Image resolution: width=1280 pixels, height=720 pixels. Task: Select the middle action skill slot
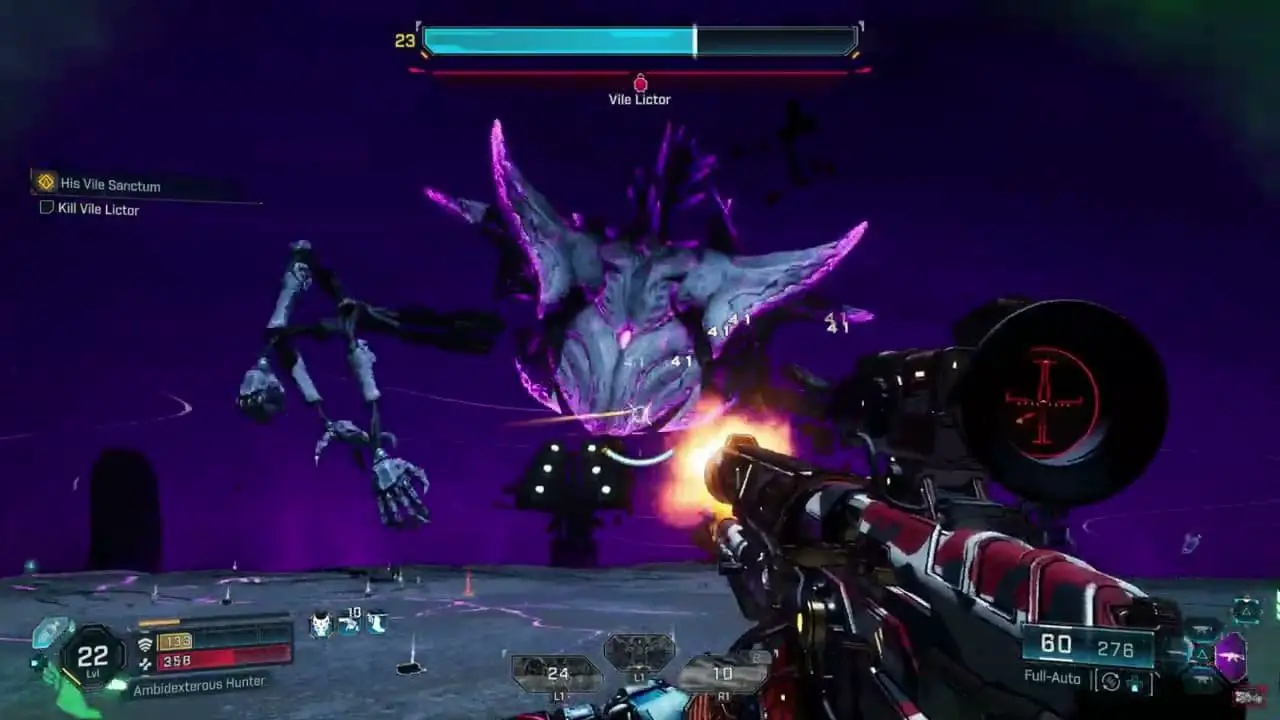pos(639,653)
